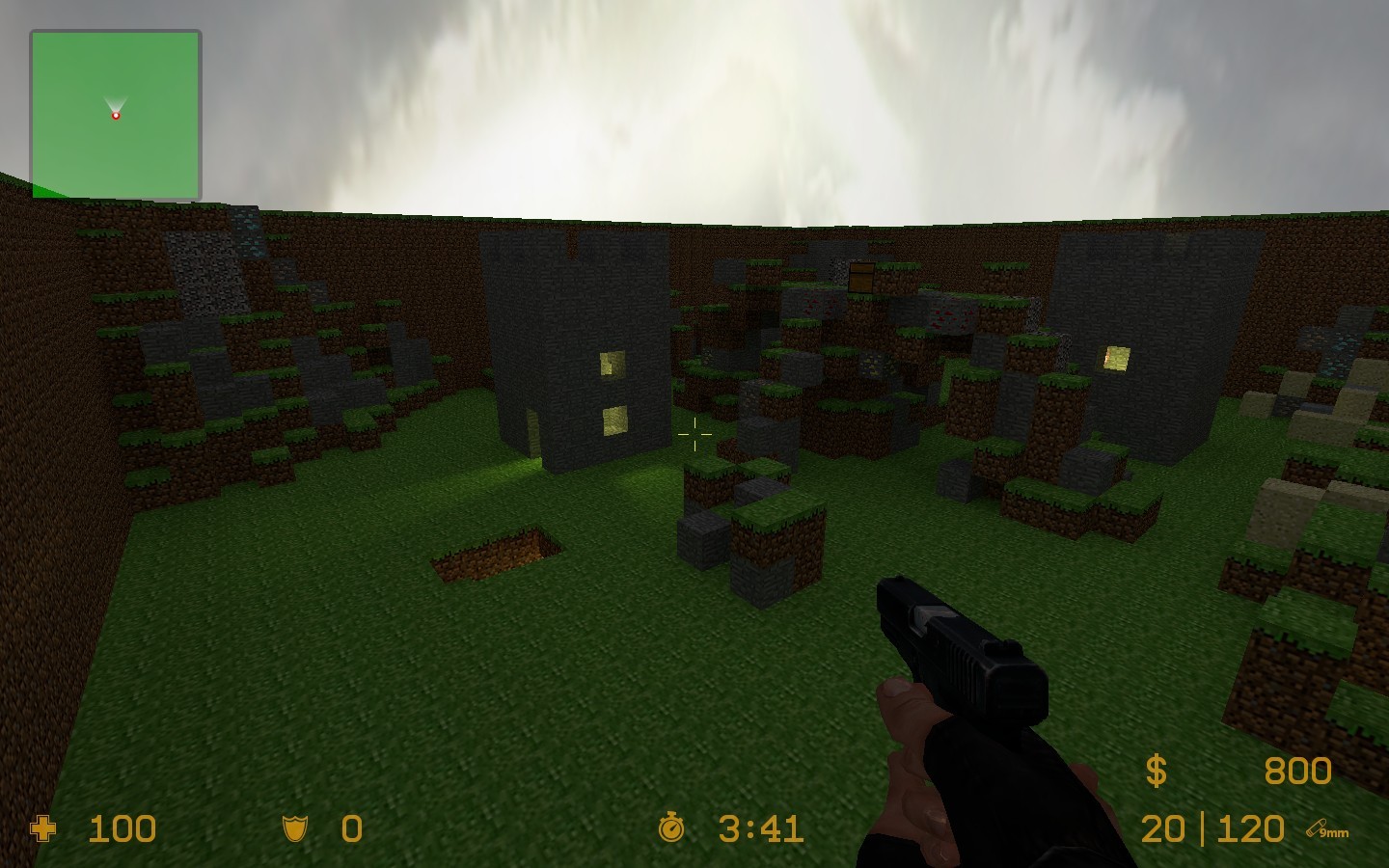The width and height of the screenshot is (1389, 868).
Task: Click the money amount of 800
Action: tap(1295, 771)
